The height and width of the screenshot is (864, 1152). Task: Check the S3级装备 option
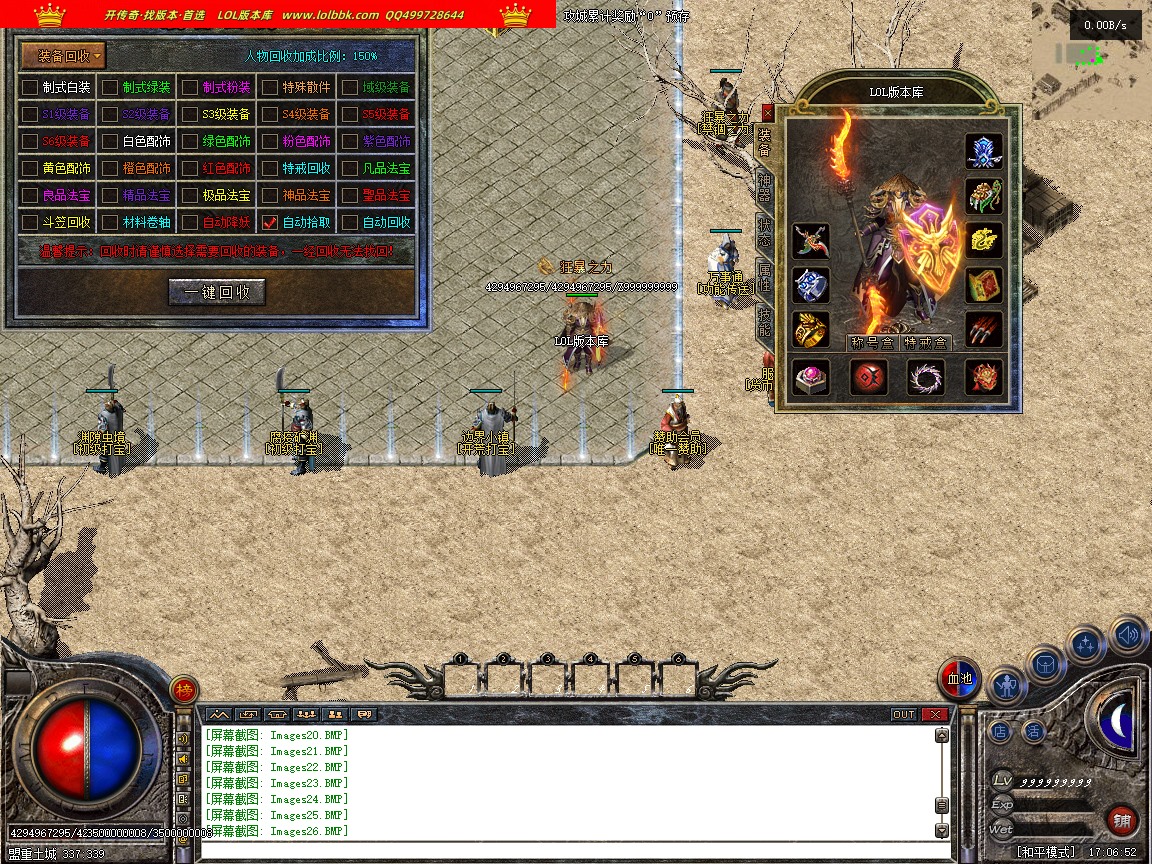point(190,114)
